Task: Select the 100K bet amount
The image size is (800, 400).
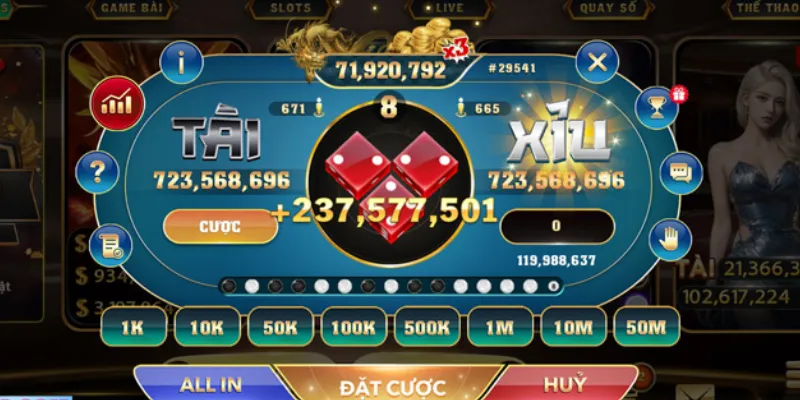Action: (x=354, y=327)
